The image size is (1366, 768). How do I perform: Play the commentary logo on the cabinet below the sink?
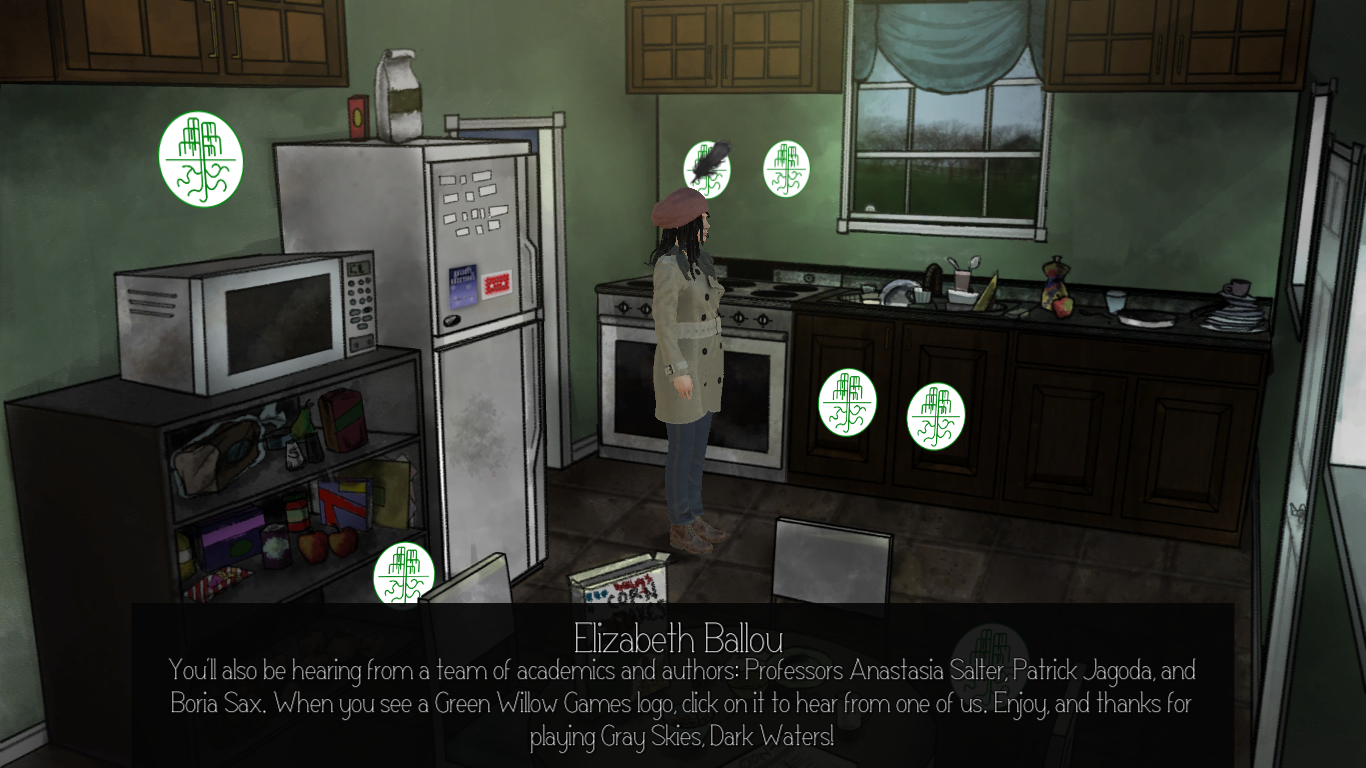[x=935, y=416]
